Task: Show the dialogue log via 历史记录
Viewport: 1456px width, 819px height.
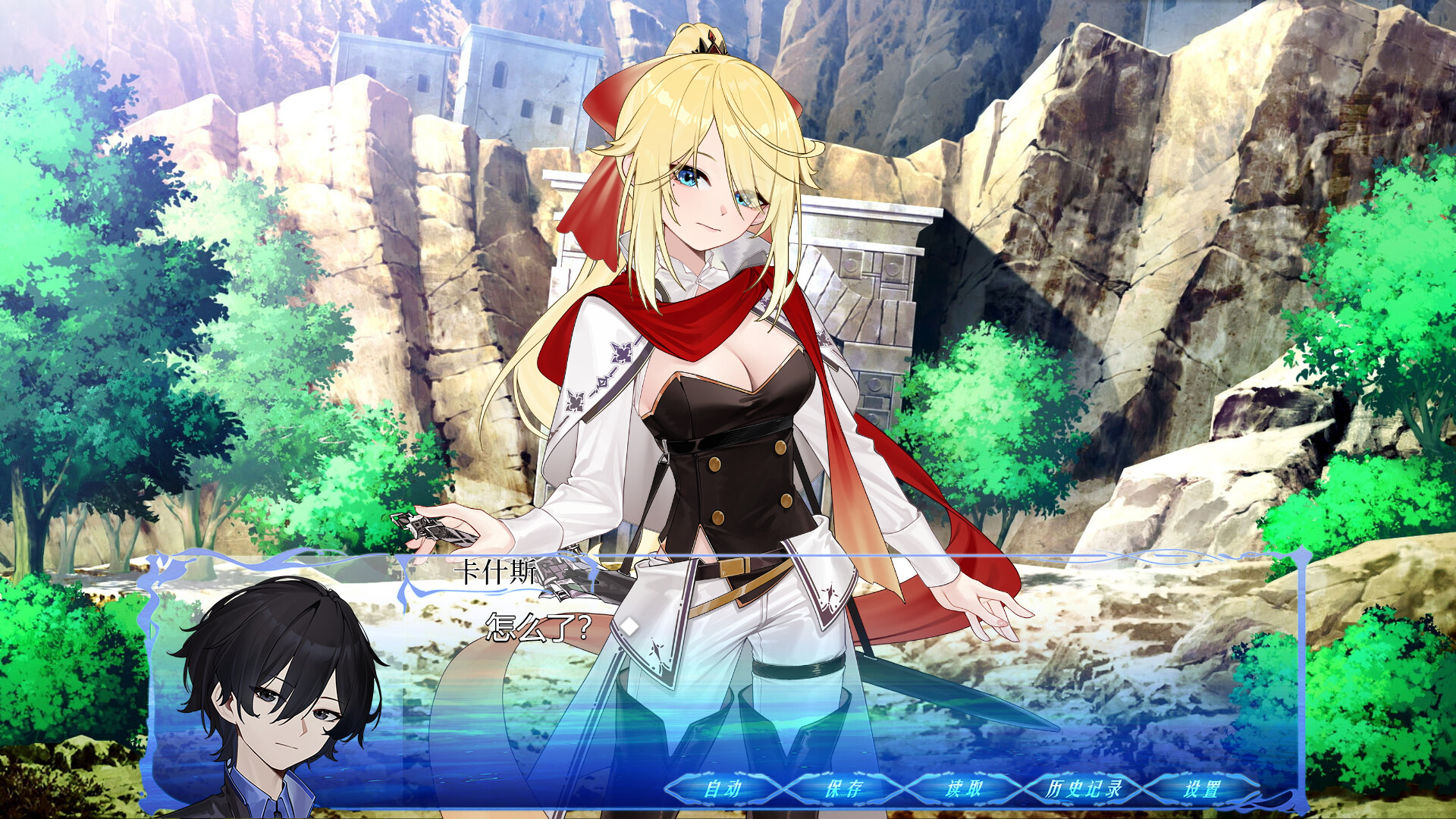Action: [1083, 789]
